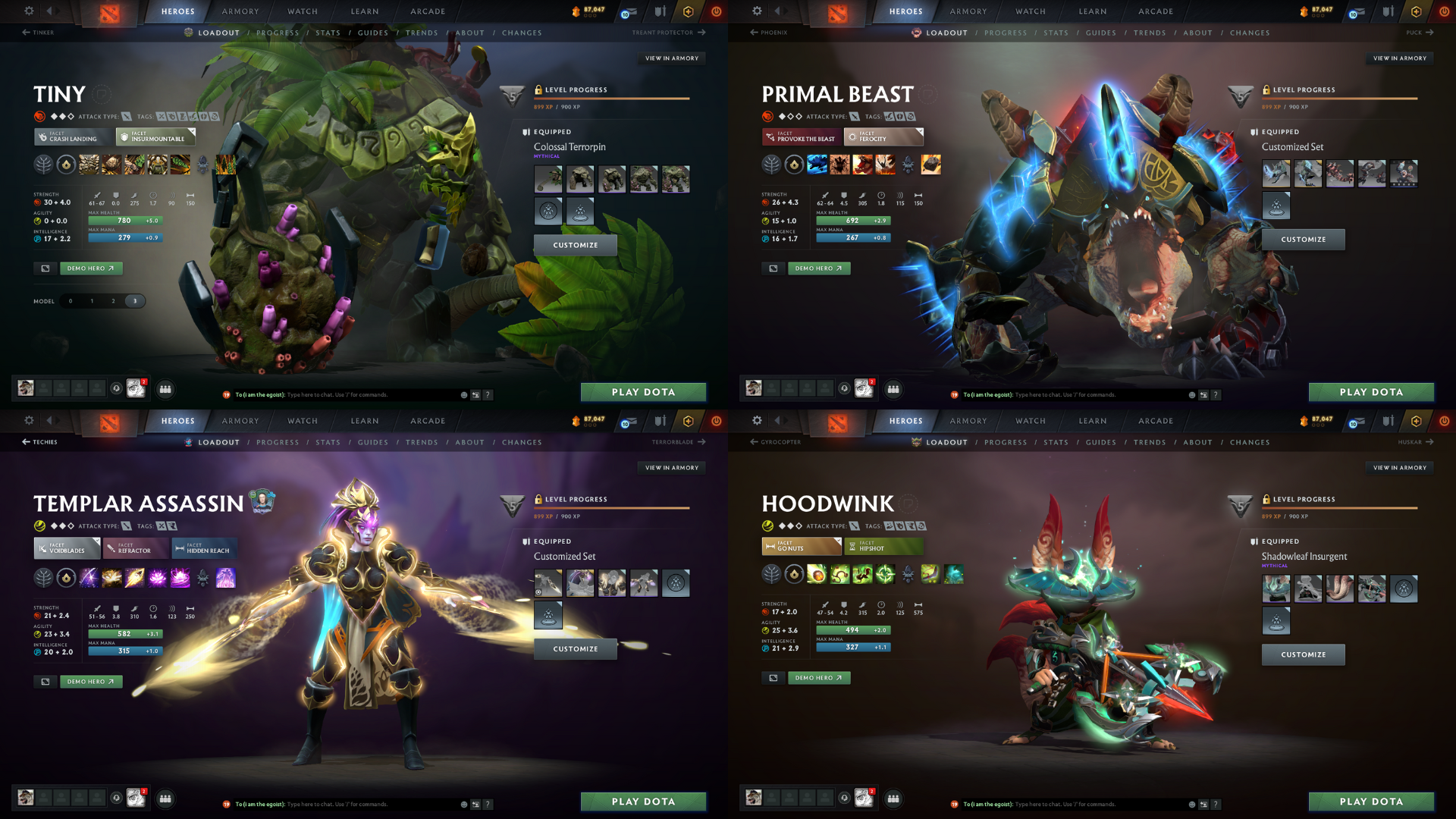Open Tiny's talent tree icon
Screen dimensions: 1456x819
point(42,165)
